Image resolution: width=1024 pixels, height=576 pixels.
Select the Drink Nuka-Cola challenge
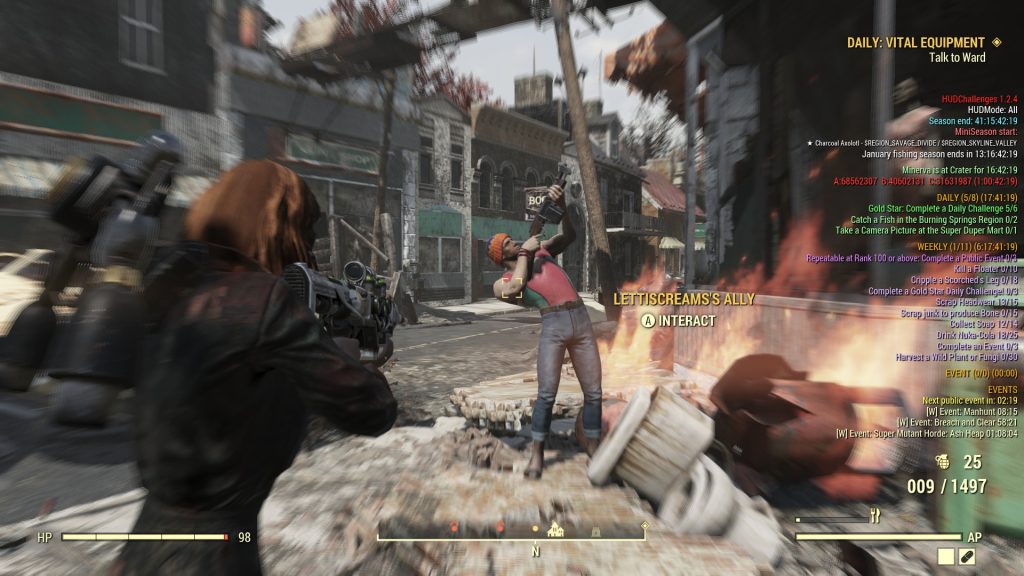pyautogui.click(x=965, y=334)
